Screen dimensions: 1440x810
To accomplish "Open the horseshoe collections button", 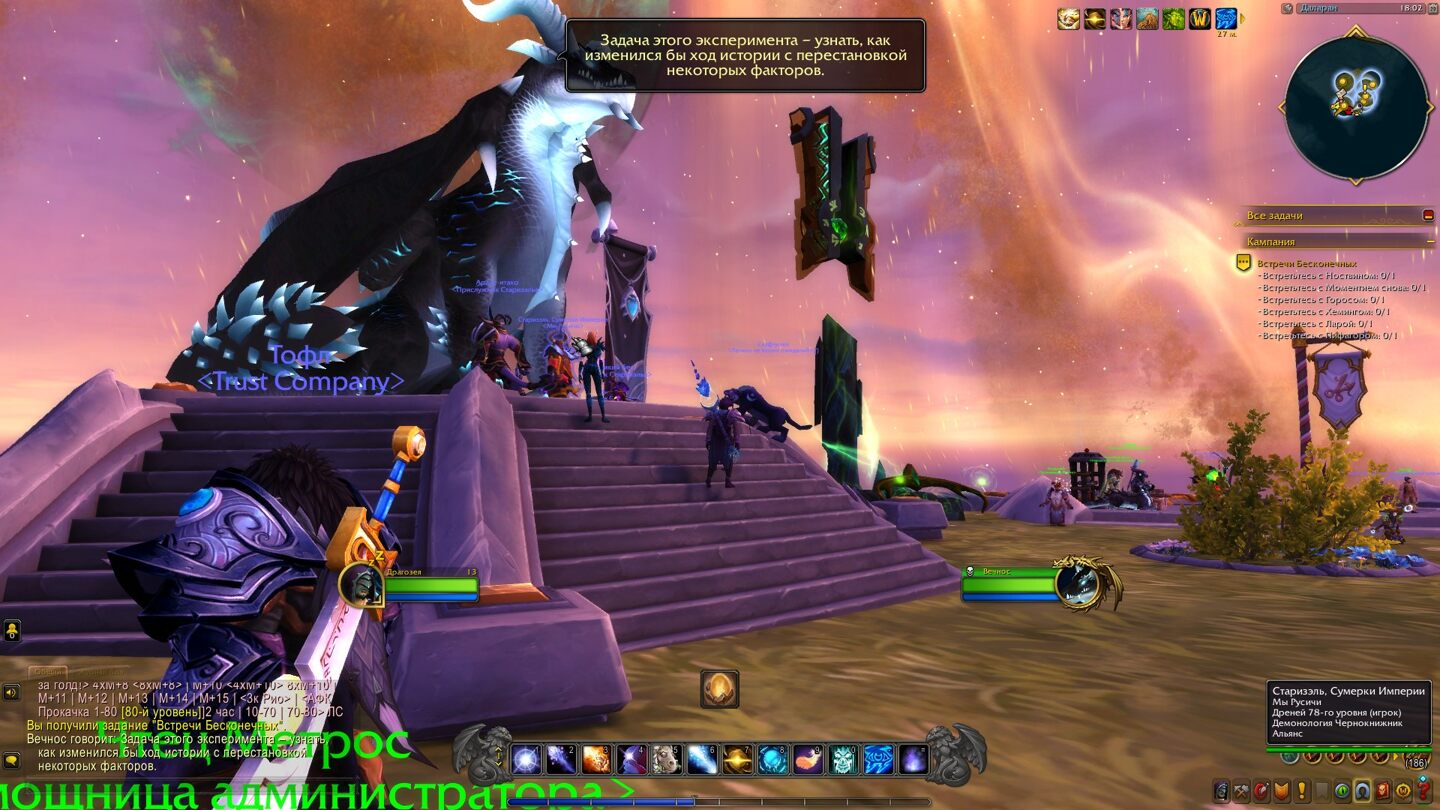I will click(1362, 791).
